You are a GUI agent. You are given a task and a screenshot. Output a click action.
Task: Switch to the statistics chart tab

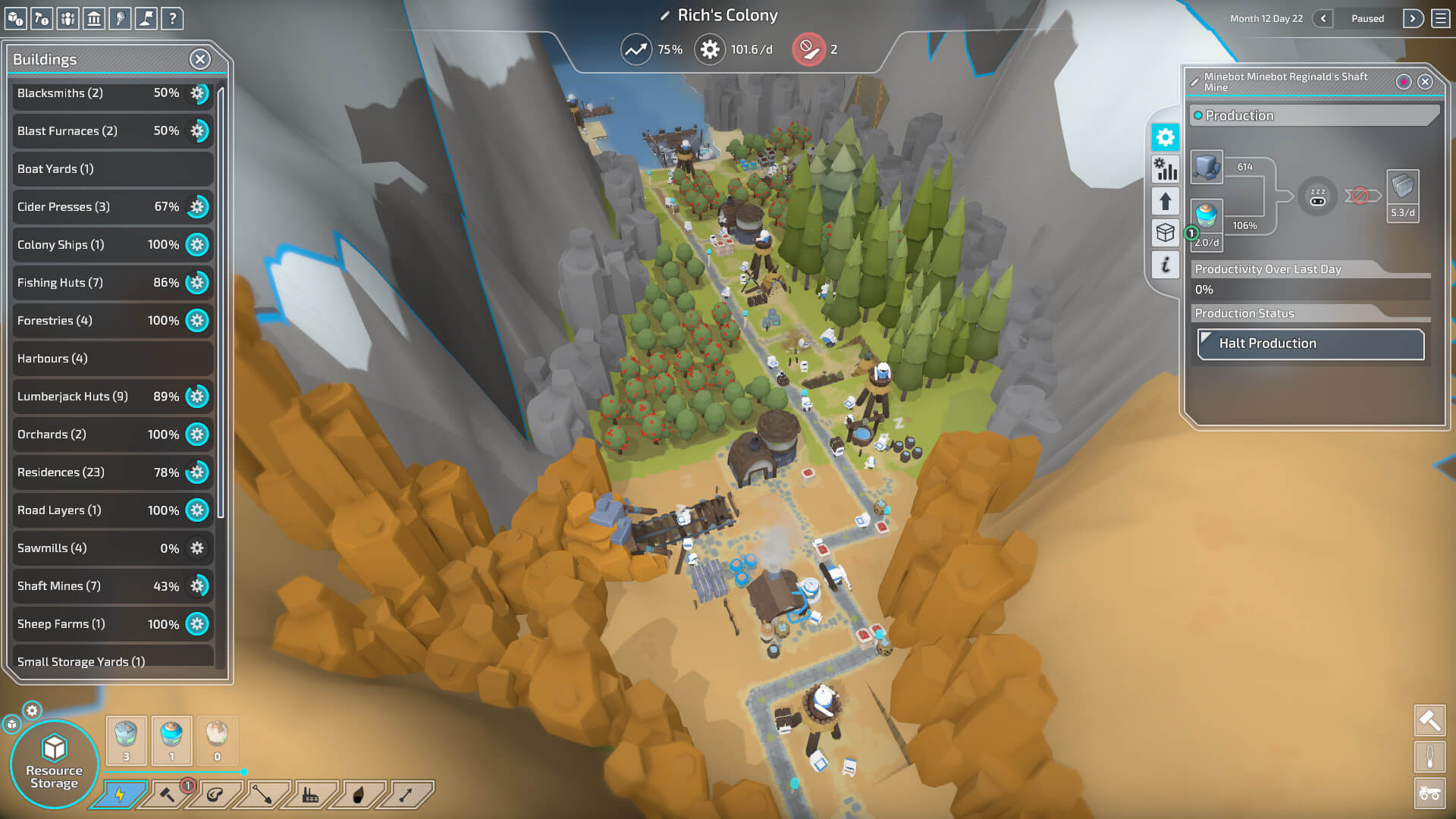pos(1165,169)
